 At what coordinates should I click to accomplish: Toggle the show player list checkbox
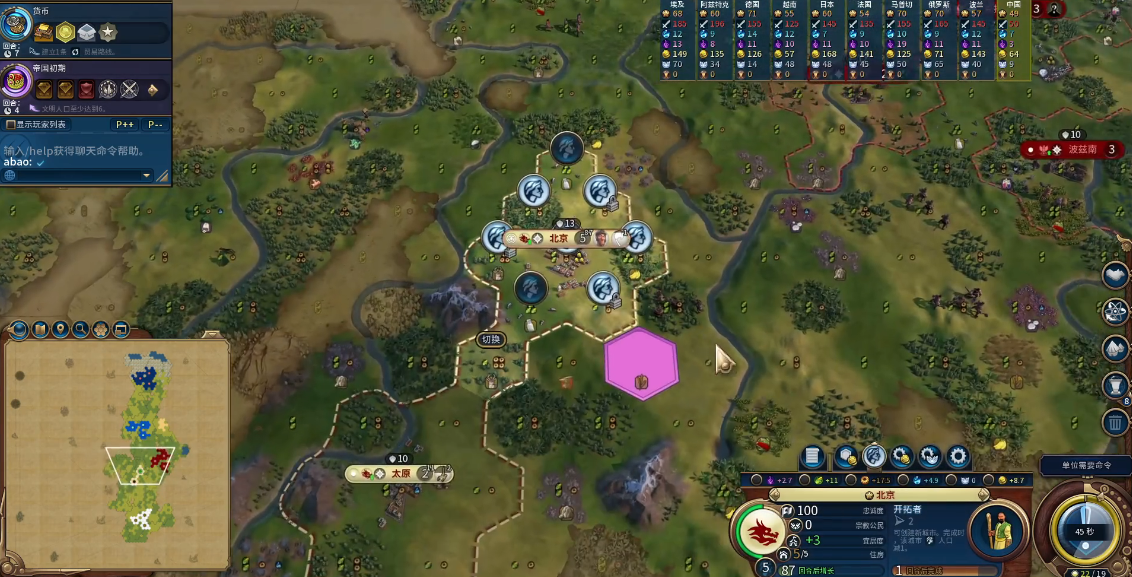pos(11,125)
